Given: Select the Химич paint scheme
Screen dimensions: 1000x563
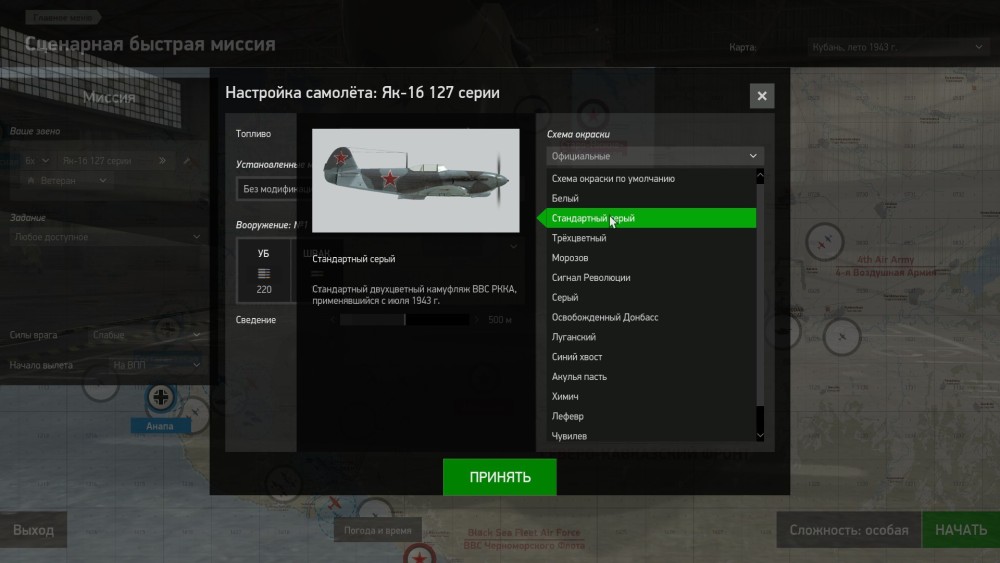Looking at the screenshot, I should coord(566,397).
